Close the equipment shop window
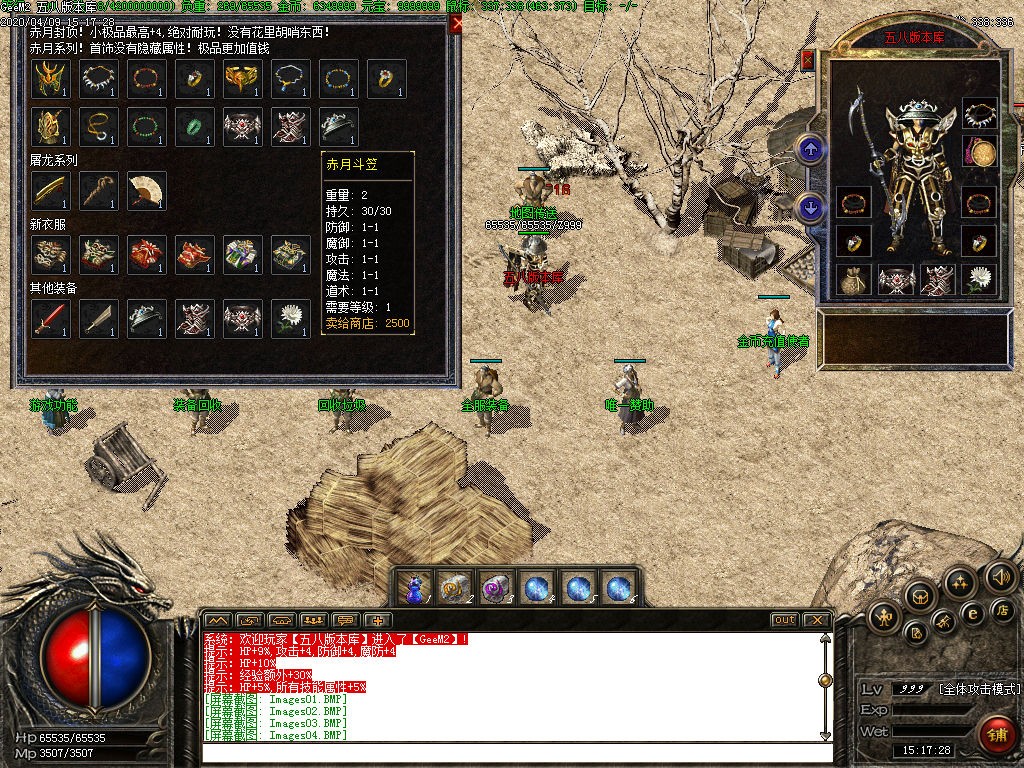Image resolution: width=1024 pixels, height=768 pixels. coord(456,25)
